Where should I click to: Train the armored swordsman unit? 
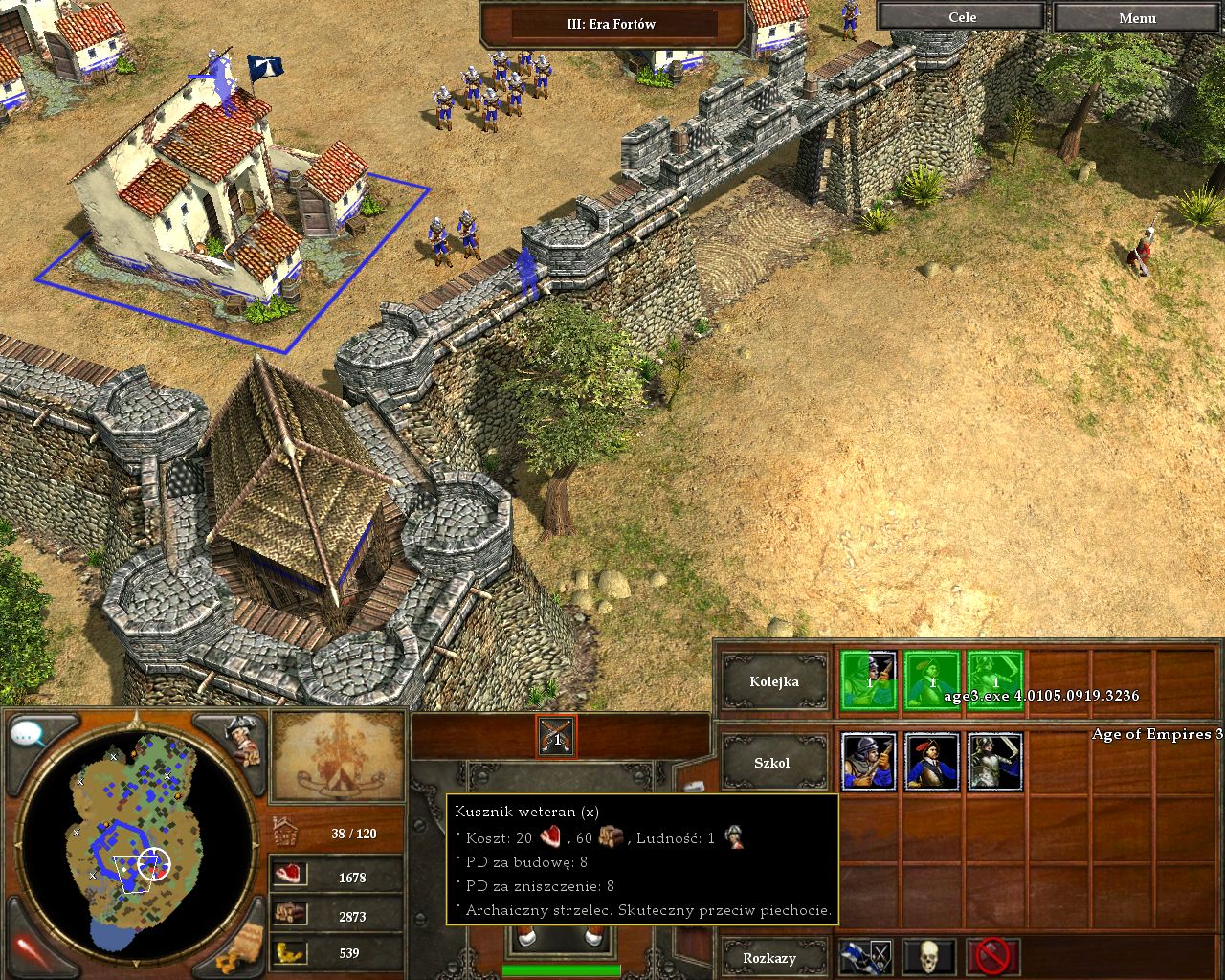(995, 762)
